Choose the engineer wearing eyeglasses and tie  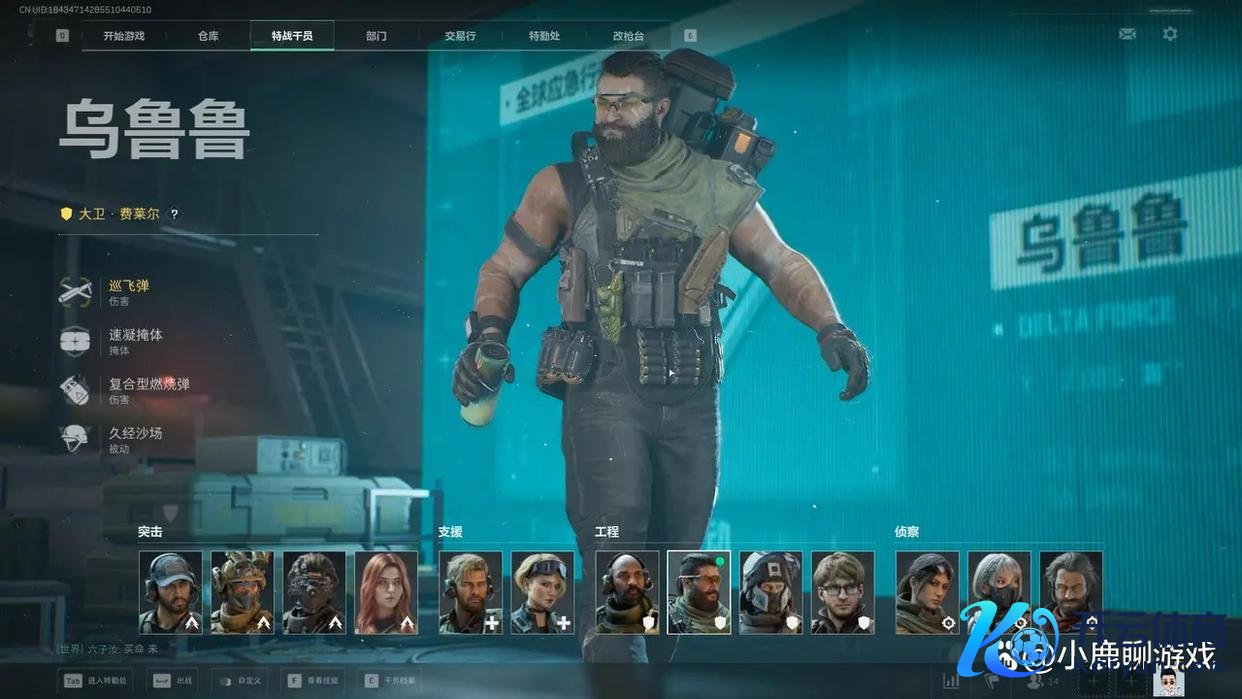click(x=842, y=592)
